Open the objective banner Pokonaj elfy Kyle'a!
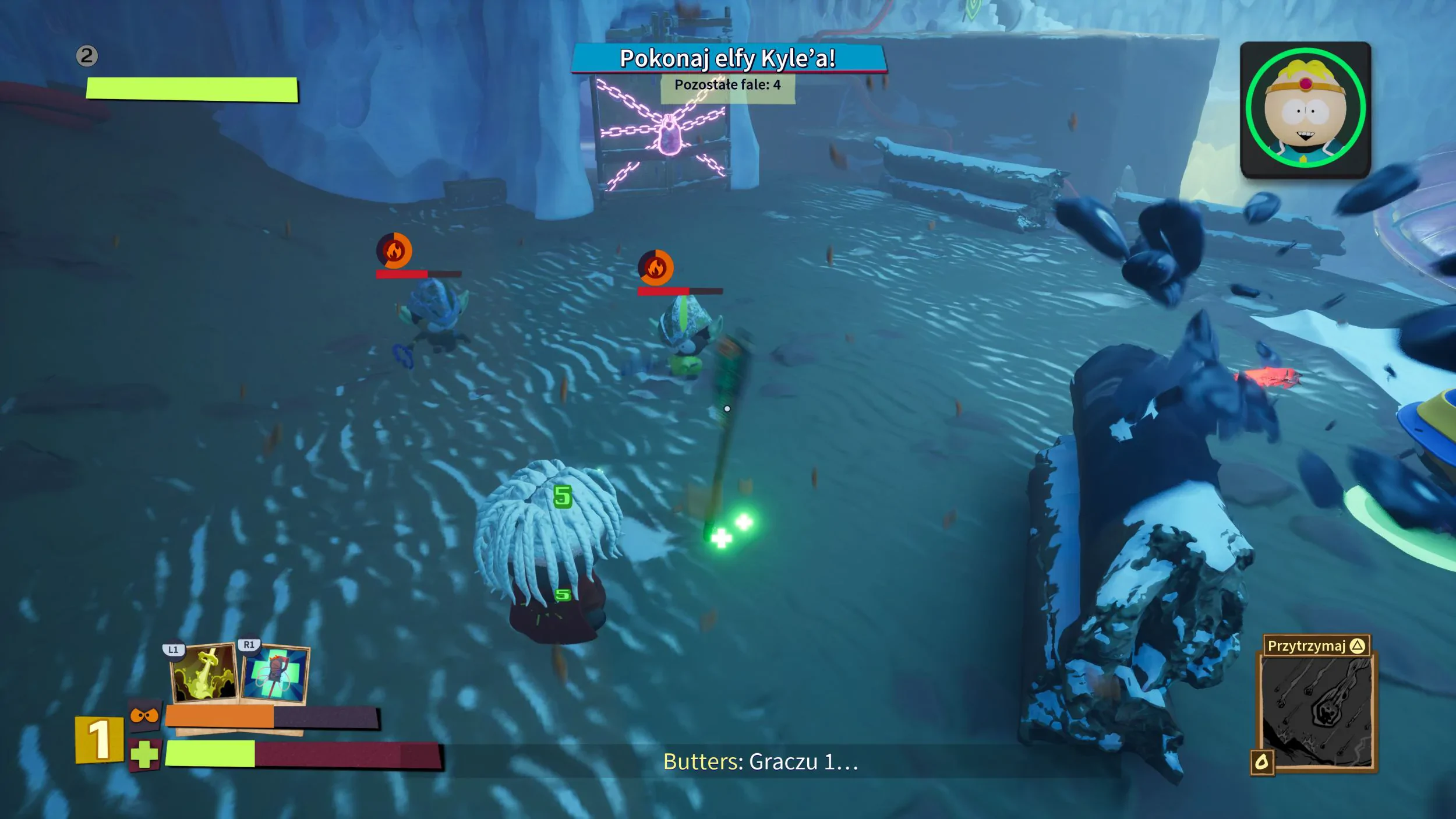 [x=727, y=59]
